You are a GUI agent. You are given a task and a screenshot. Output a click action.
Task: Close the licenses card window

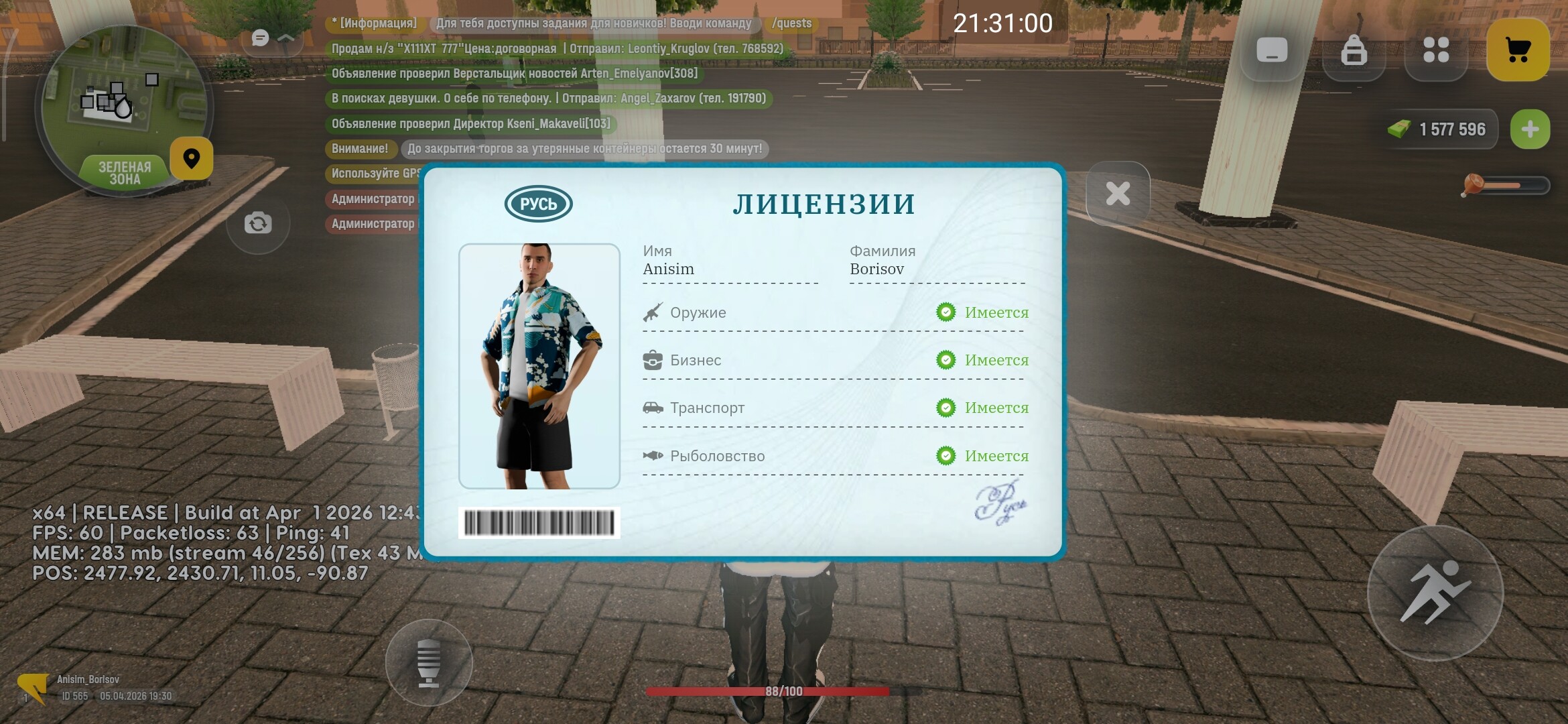tap(1118, 194)
